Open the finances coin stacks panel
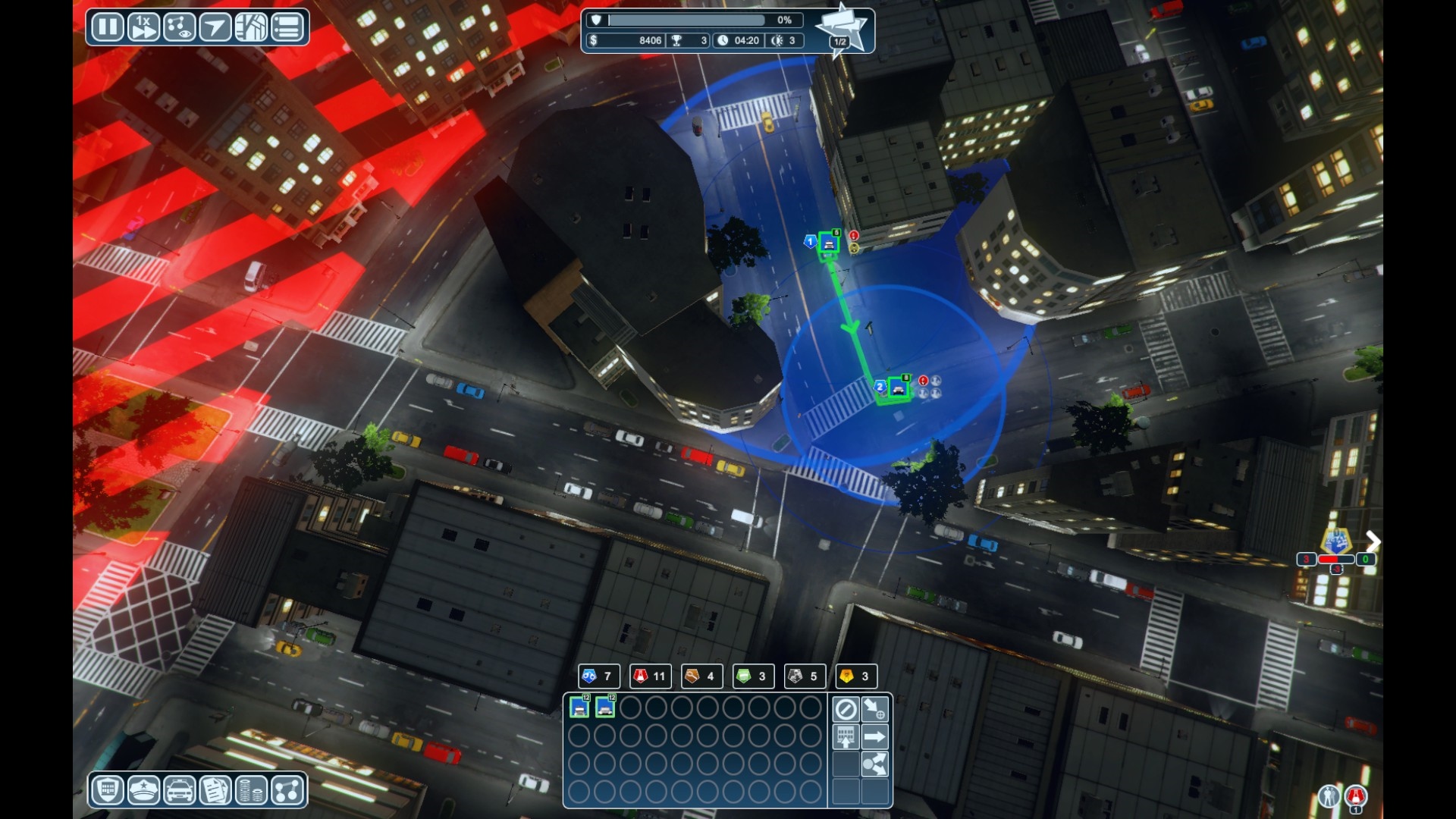 [251, 791]
